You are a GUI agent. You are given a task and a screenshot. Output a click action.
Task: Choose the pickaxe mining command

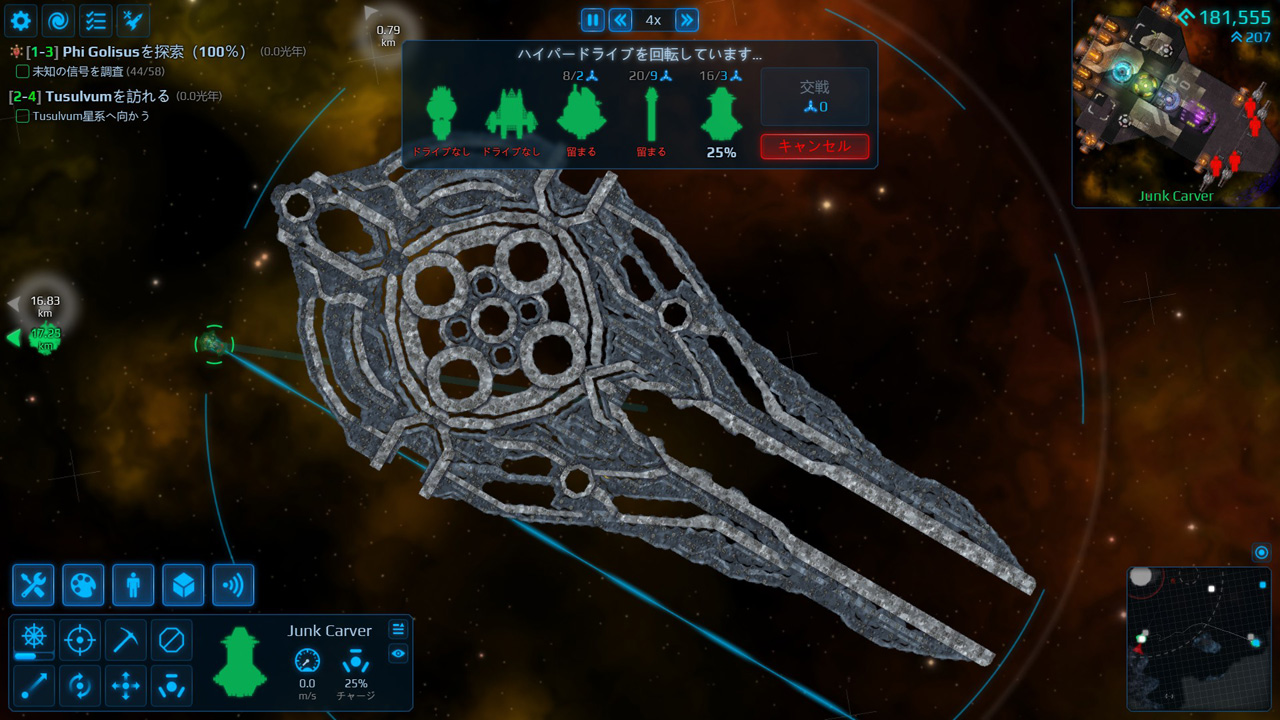click(x=125, y=639)
